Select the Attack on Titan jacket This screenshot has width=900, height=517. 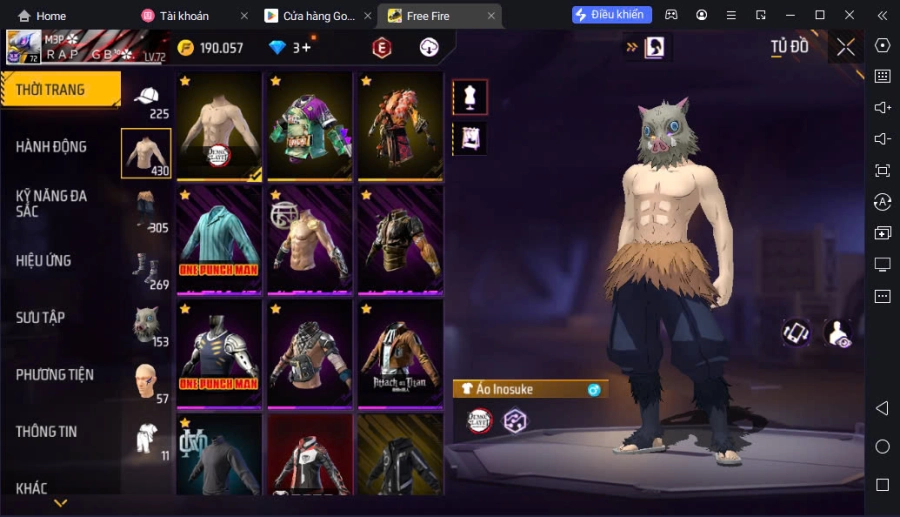[x=400, y=354]
